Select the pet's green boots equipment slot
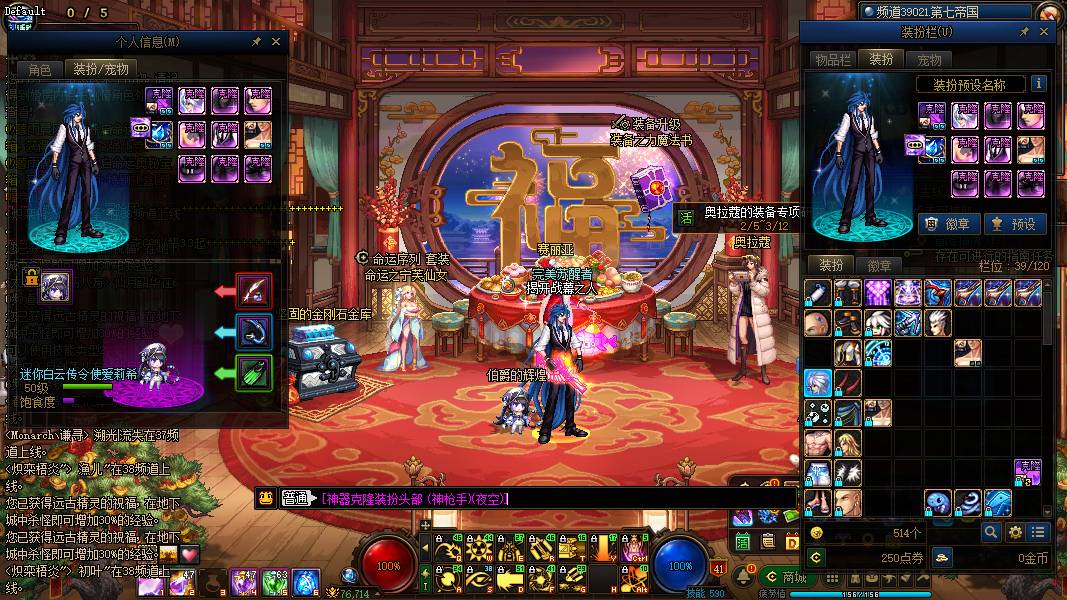This screenshot has height=600, width=1067. [x=254, y=373]
